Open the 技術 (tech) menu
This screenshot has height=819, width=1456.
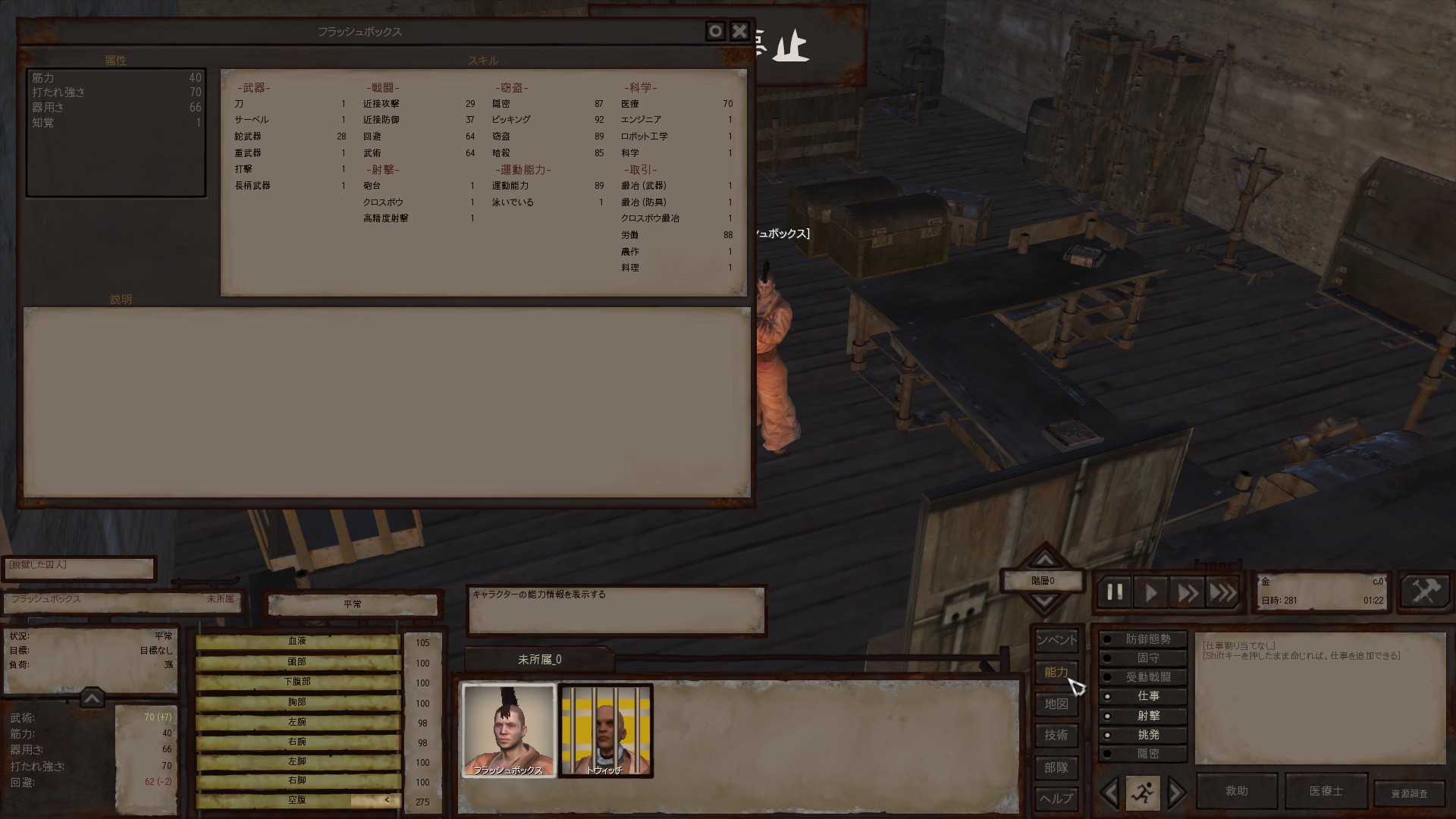(1056, 735)
